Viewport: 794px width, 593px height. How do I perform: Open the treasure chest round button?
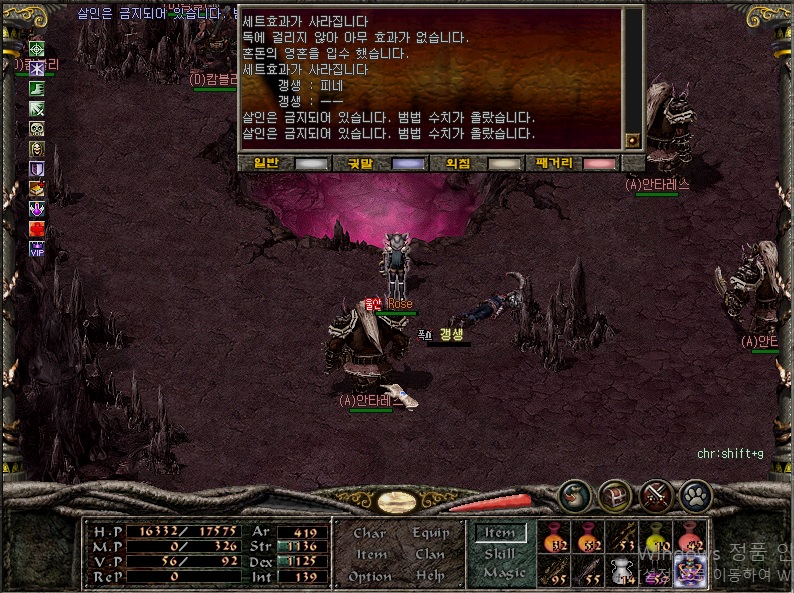(x=614, y=494)
